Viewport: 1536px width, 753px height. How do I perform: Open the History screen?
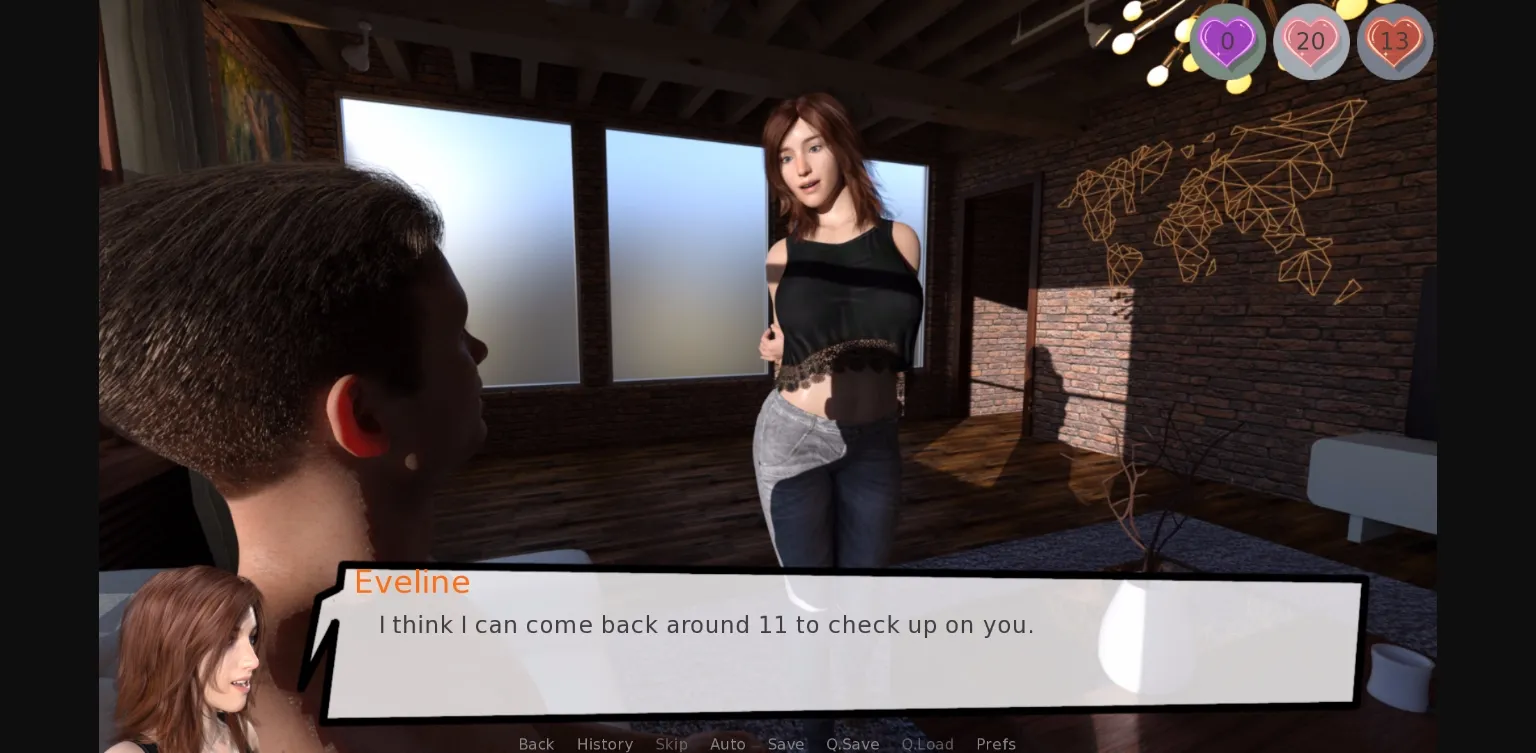click(x=604, y=744)
